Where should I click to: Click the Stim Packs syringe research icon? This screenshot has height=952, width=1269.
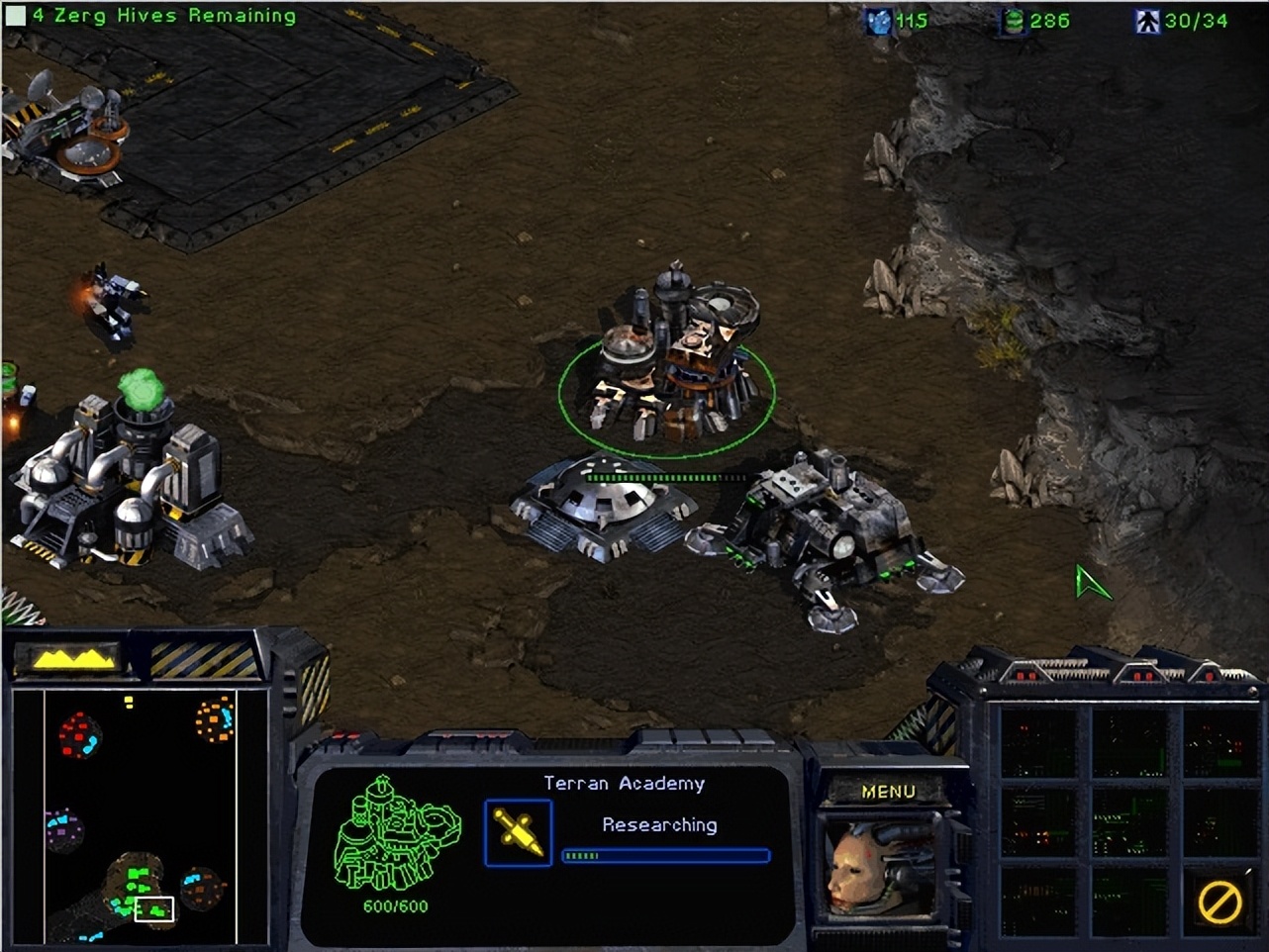tap(517, 831)
